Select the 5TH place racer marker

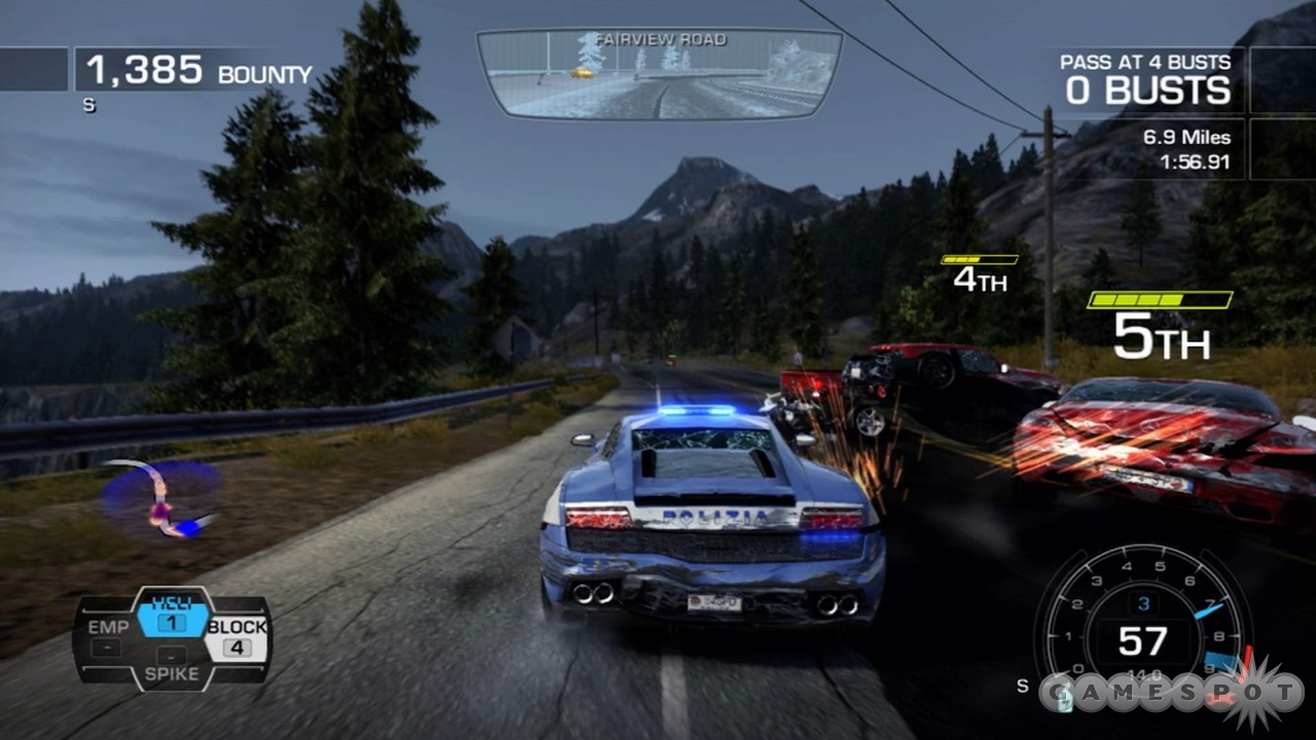[x=1160, y=326]
